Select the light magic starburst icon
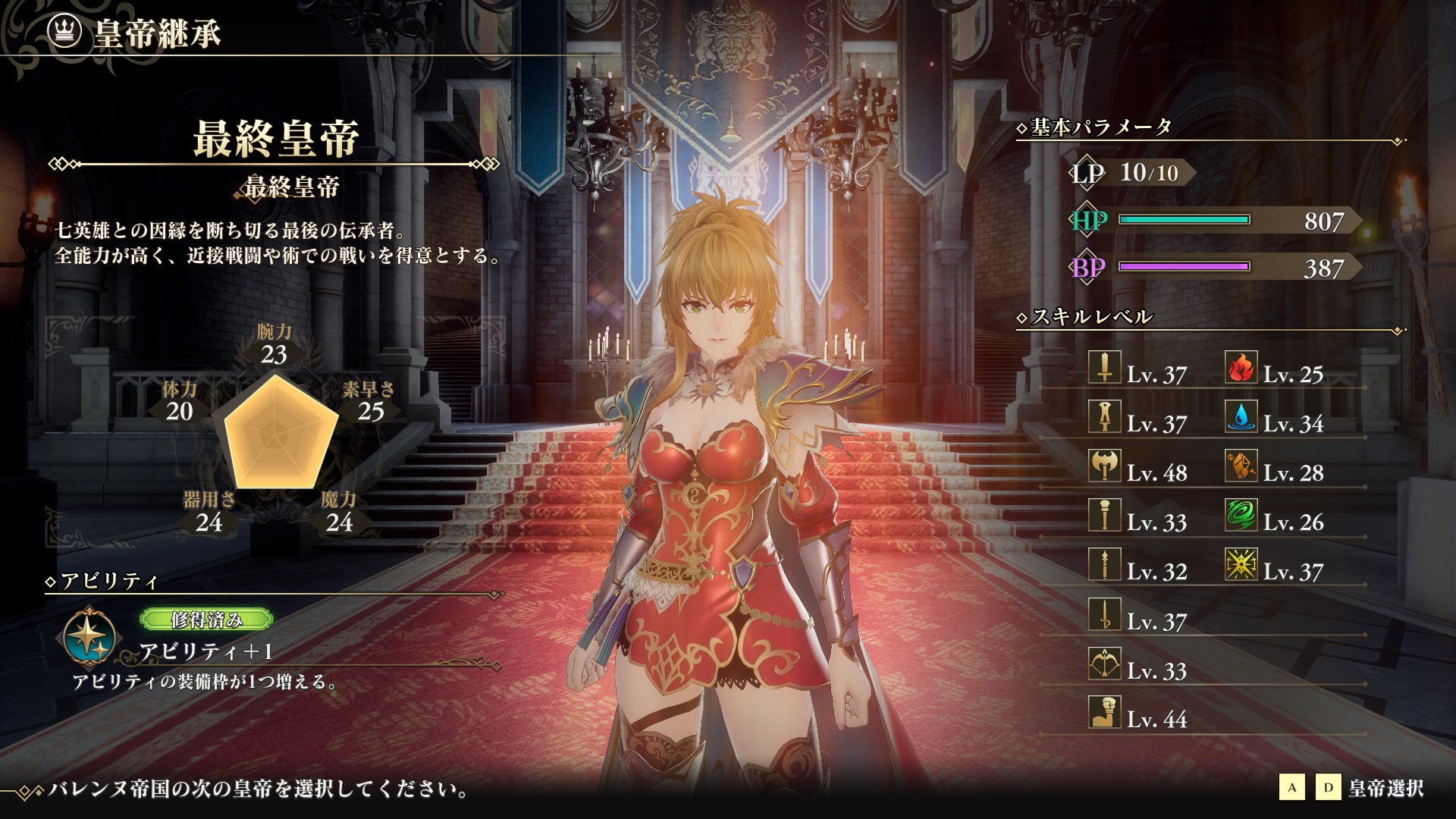1456x819 pixels. (1241, 565)
